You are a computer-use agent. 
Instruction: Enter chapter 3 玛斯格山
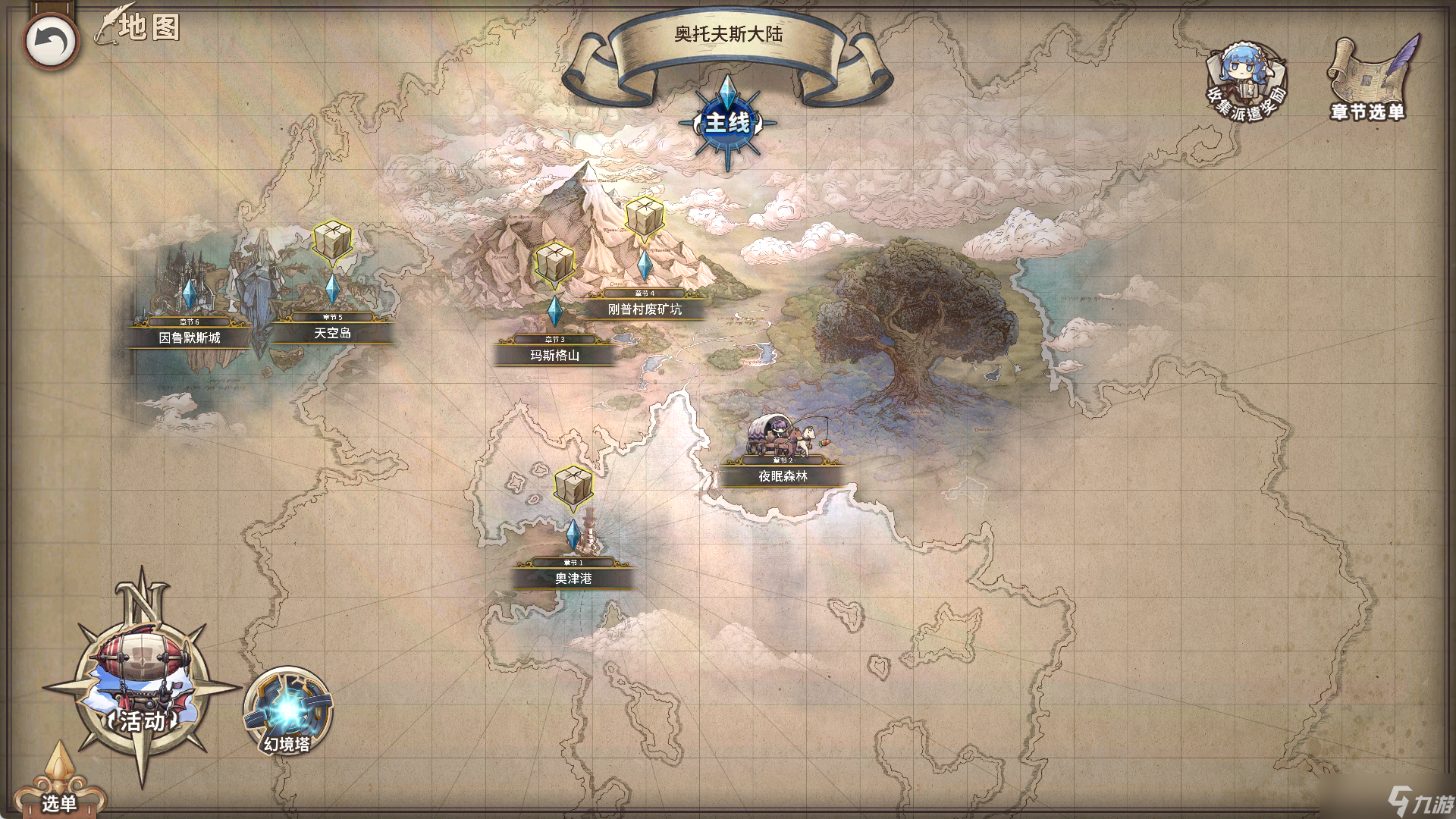[555, 355]
